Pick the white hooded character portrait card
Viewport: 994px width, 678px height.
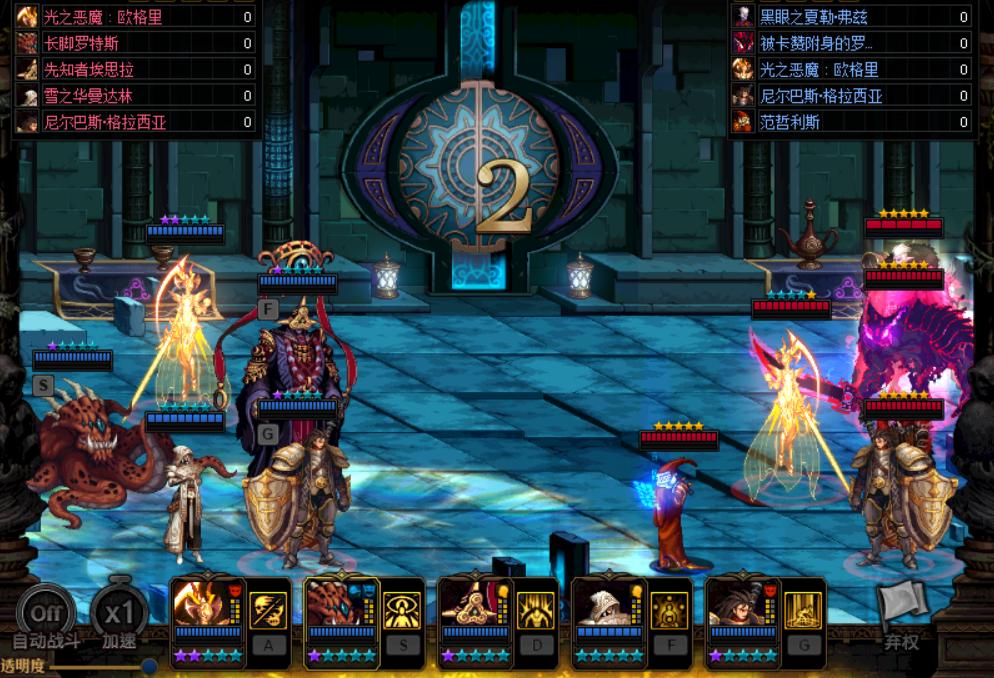click(x=610, y=603)
